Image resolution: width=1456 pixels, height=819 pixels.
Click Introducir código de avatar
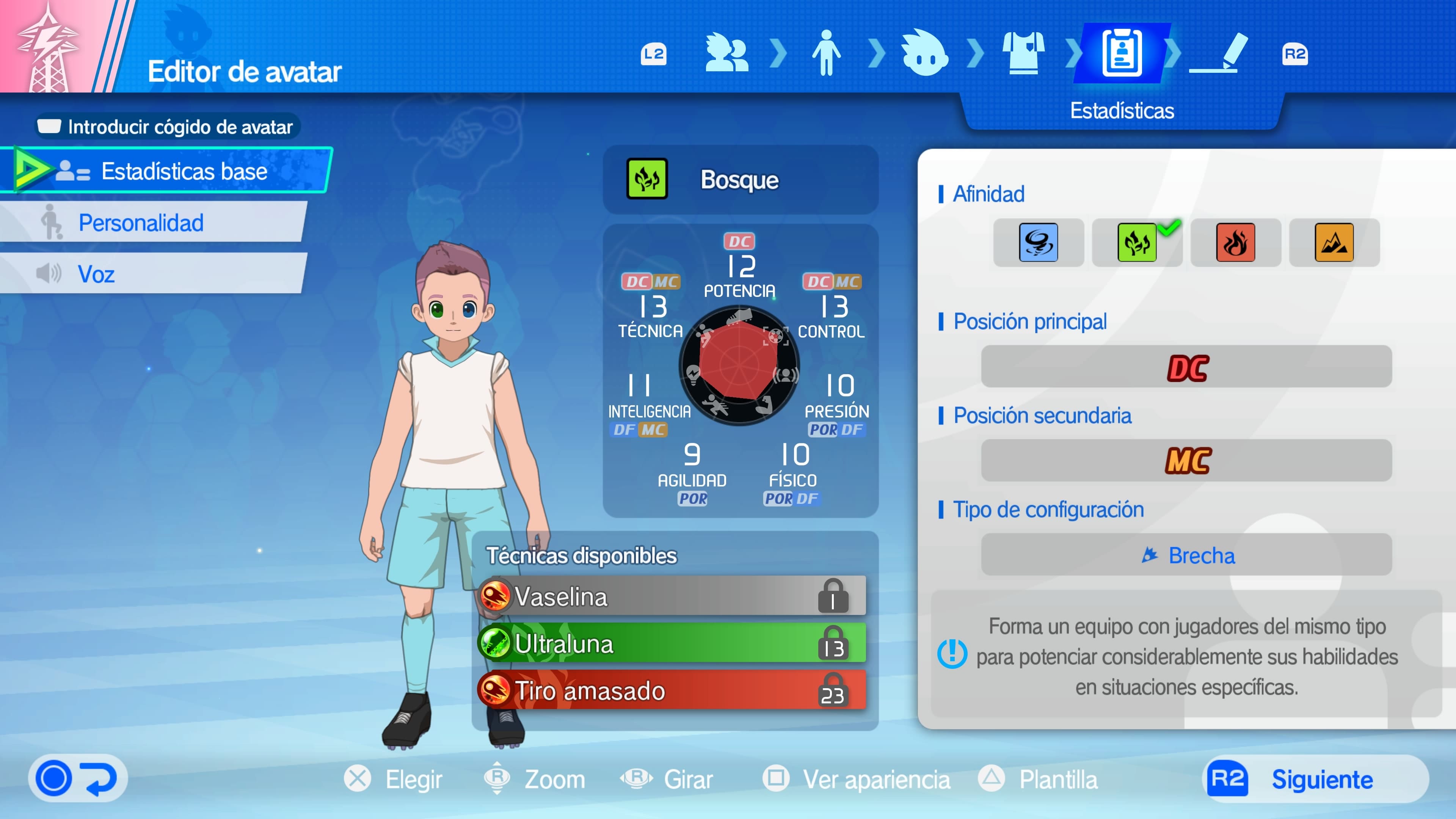[x=169, y=127]
